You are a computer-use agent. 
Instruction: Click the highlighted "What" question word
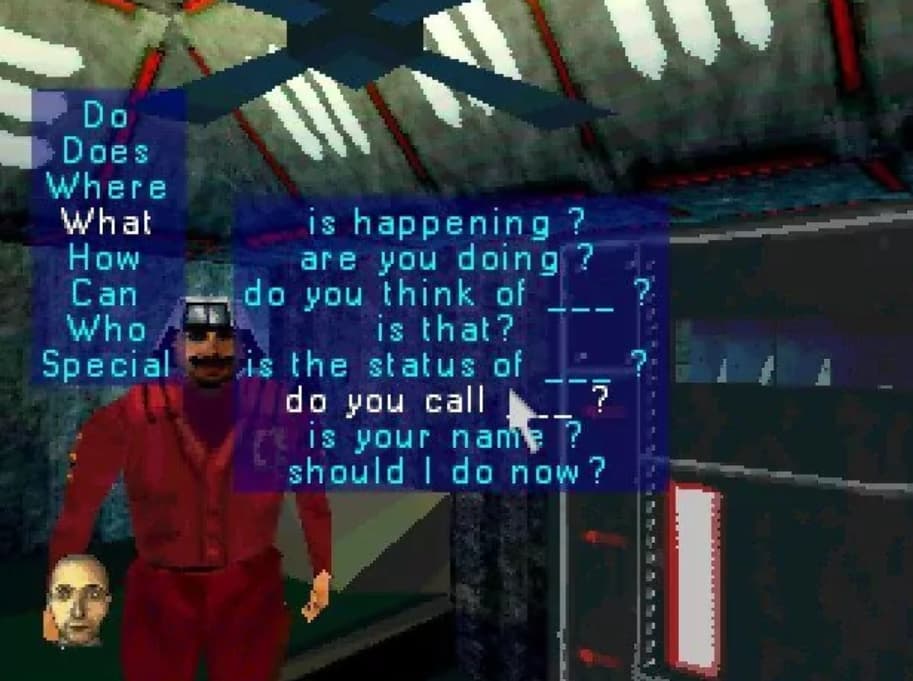pos(106,222)
